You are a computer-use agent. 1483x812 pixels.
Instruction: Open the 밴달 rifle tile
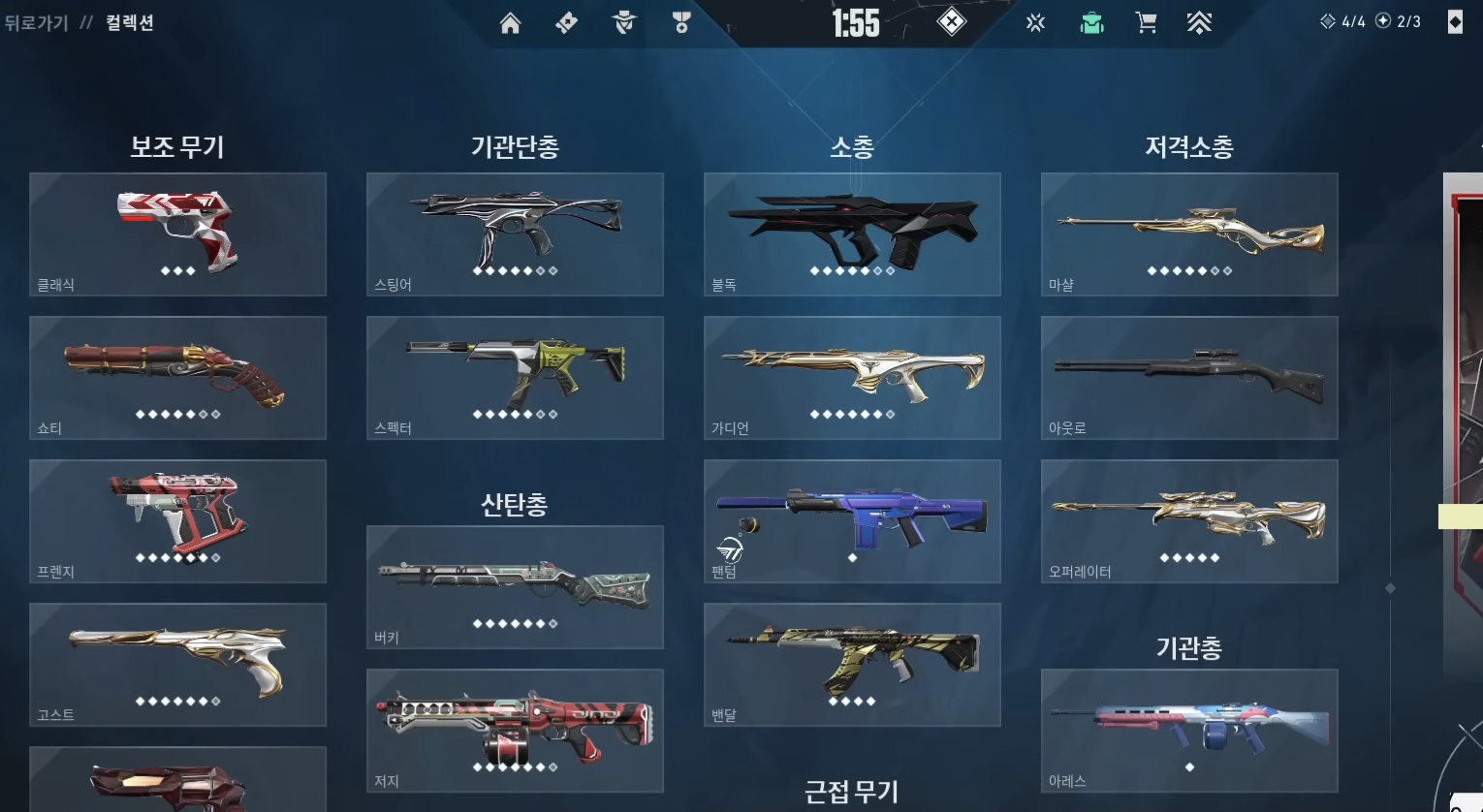pos(852,664)
